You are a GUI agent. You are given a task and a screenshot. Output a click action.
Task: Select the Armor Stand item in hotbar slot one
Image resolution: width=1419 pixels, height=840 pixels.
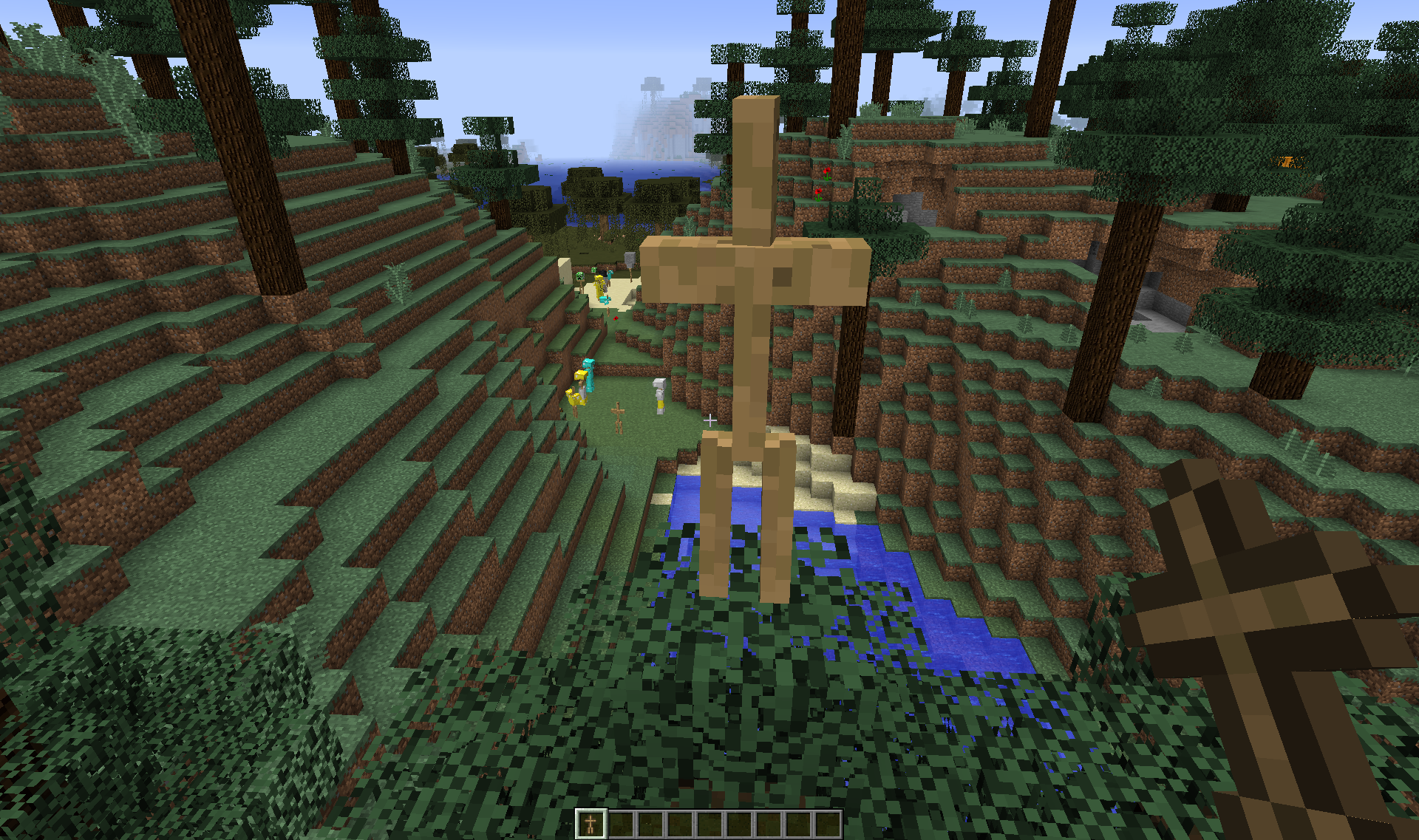coord(591,823)
